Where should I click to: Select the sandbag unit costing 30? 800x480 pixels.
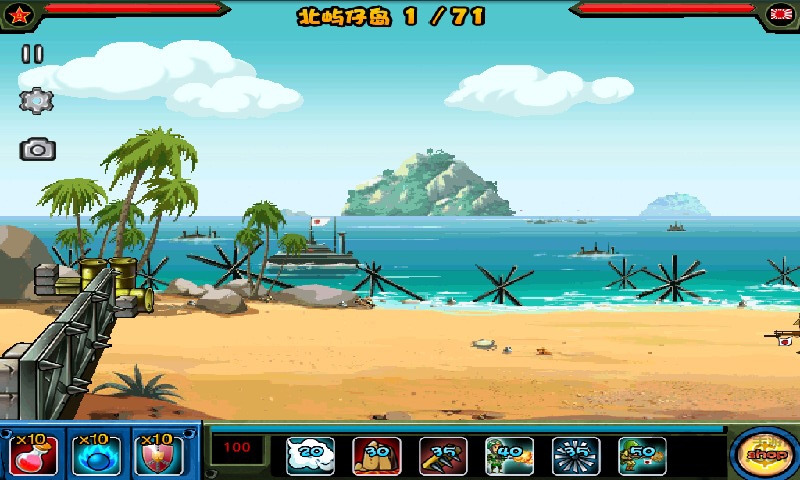pyautogui.click(x=377, y=456)
